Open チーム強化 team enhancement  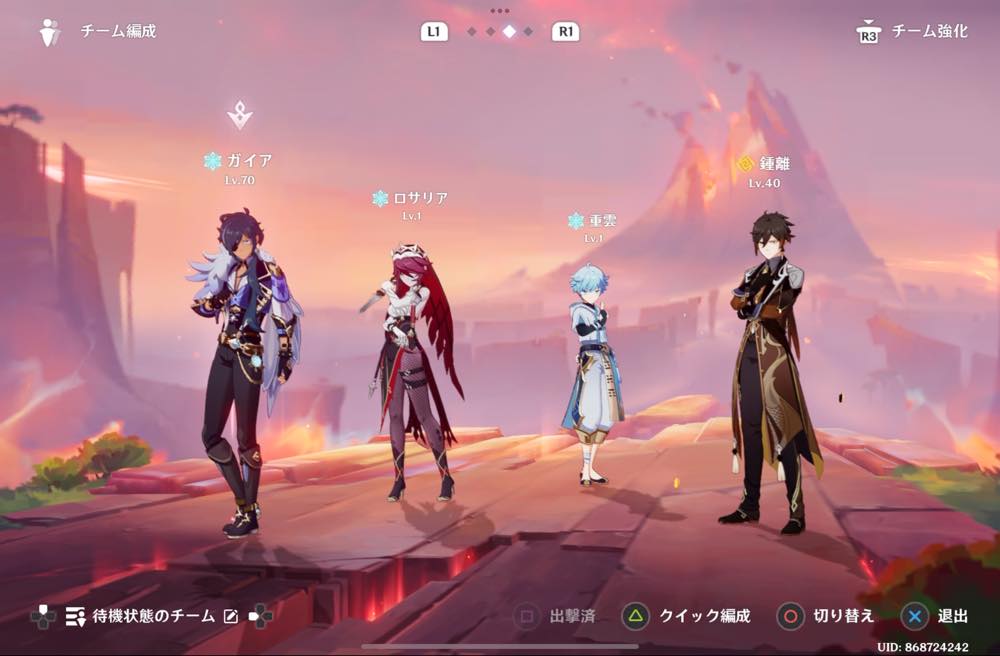click(914, 32)
